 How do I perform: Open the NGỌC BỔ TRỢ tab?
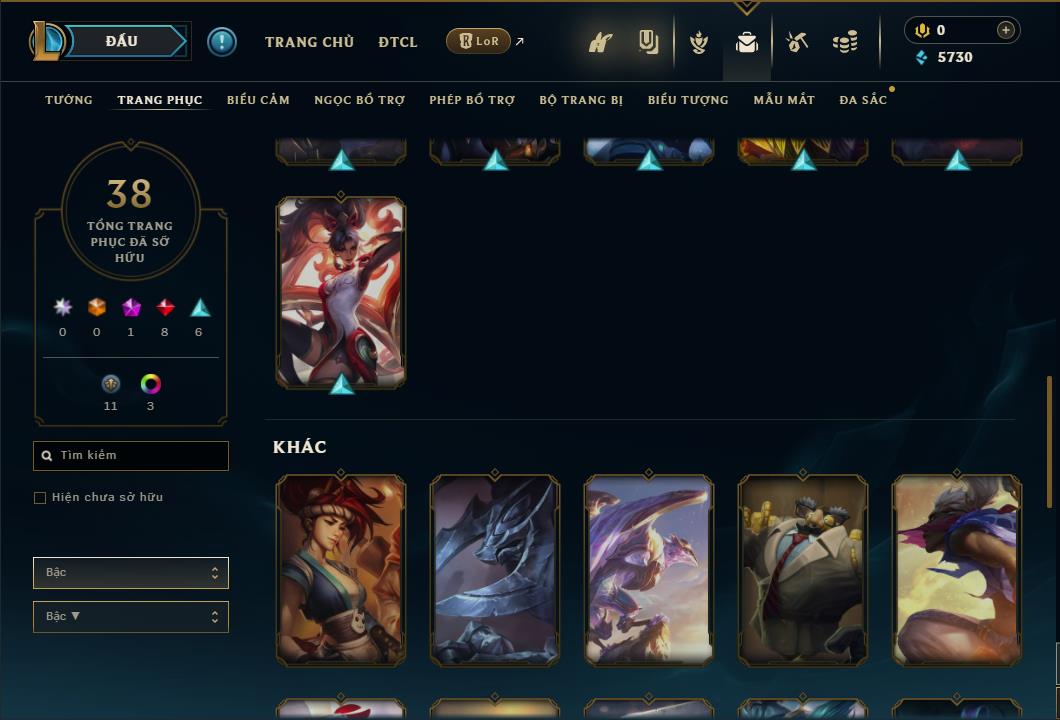pyautogui.click(x=359, y=100)
